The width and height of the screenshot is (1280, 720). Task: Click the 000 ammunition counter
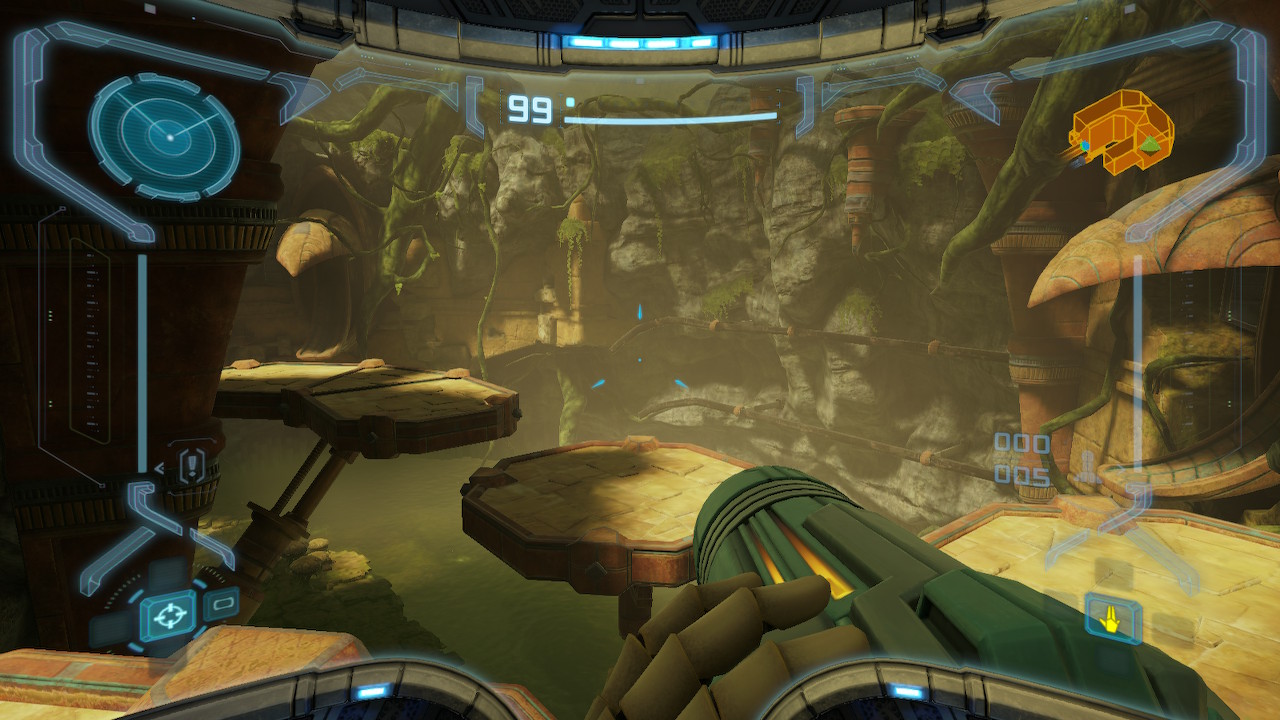[x=1021, y=443]
